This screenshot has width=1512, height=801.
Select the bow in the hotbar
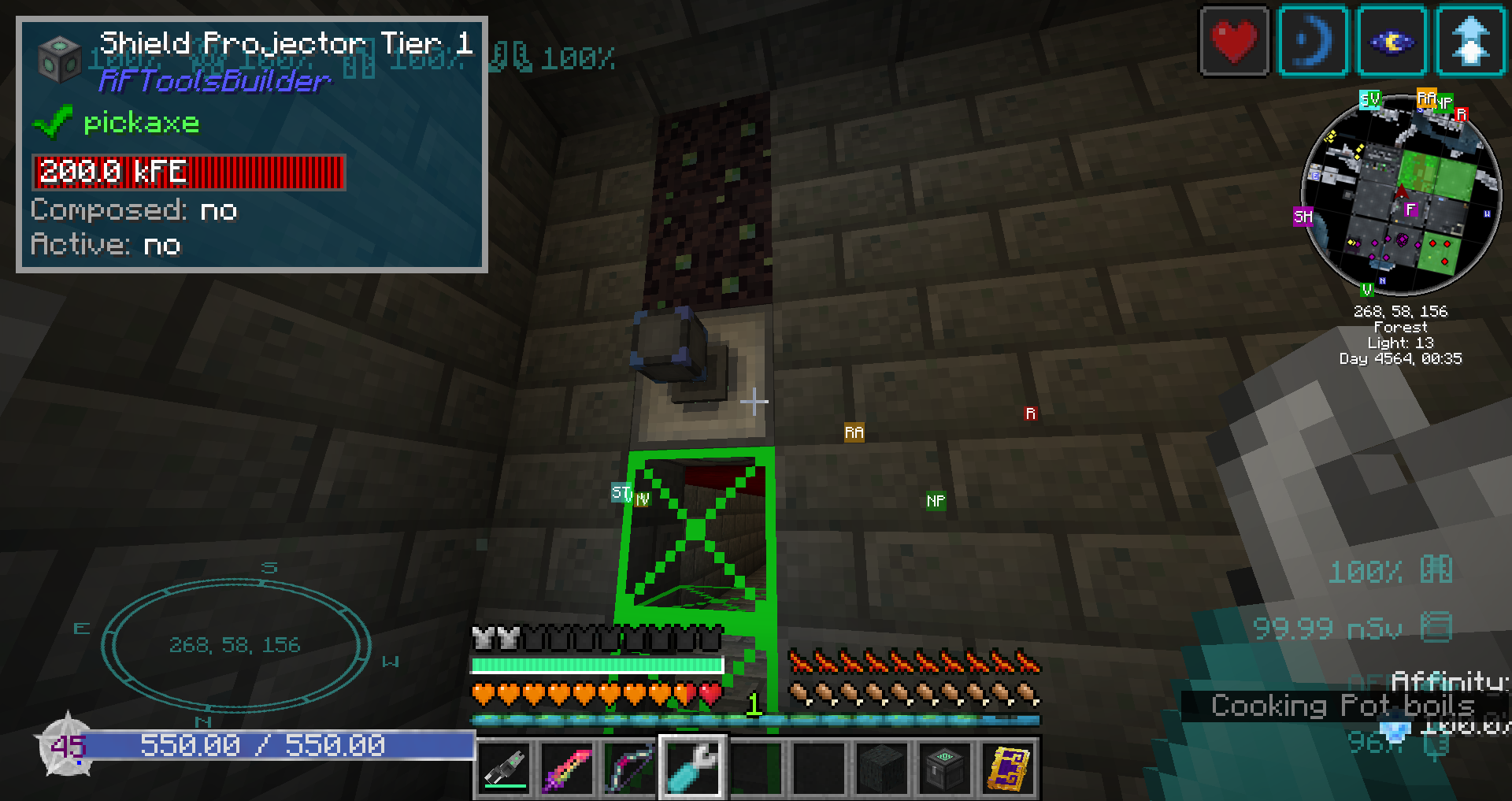(629, 768)
